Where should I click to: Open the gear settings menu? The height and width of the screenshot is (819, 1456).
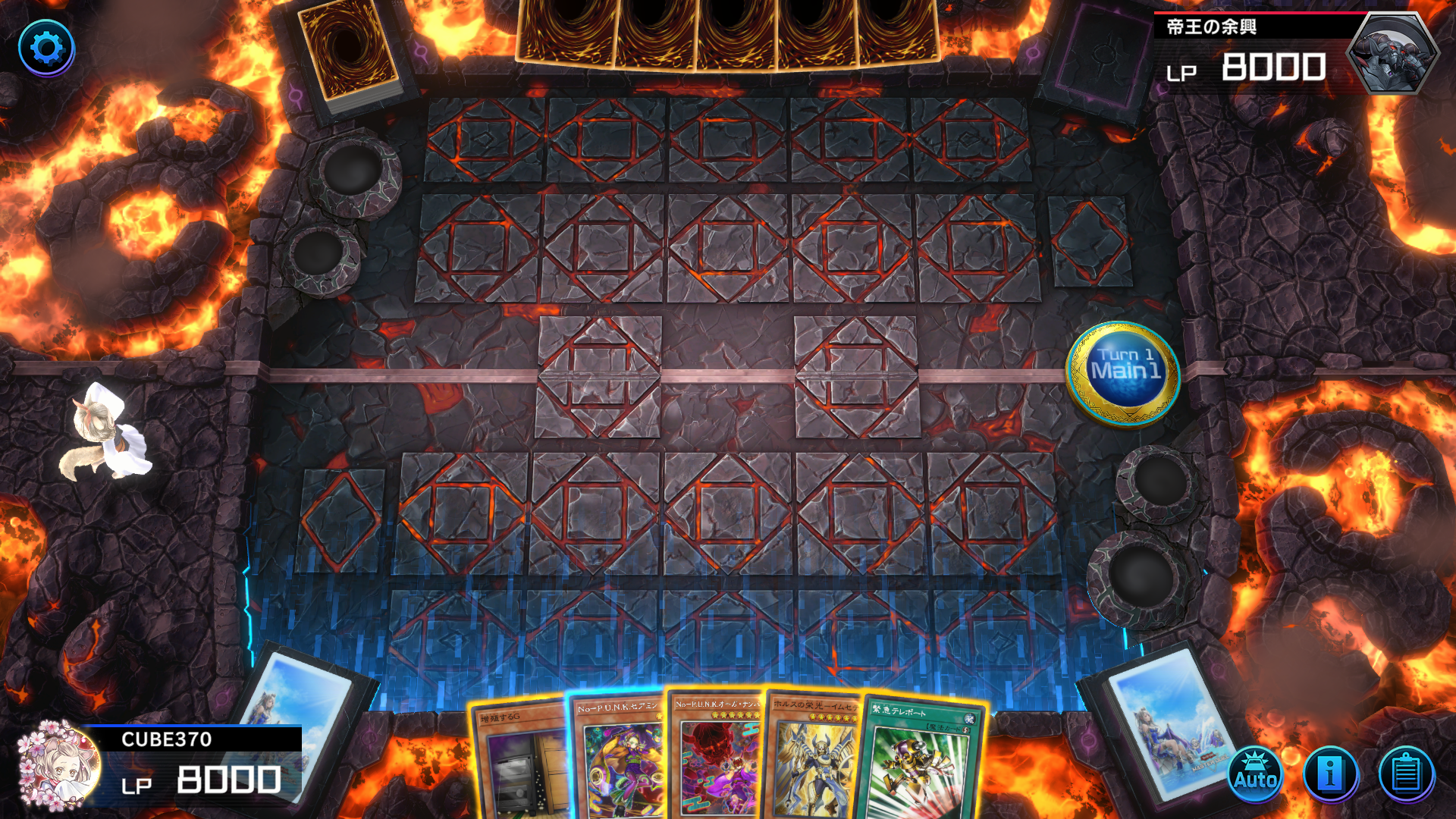[x=46, y=49]
